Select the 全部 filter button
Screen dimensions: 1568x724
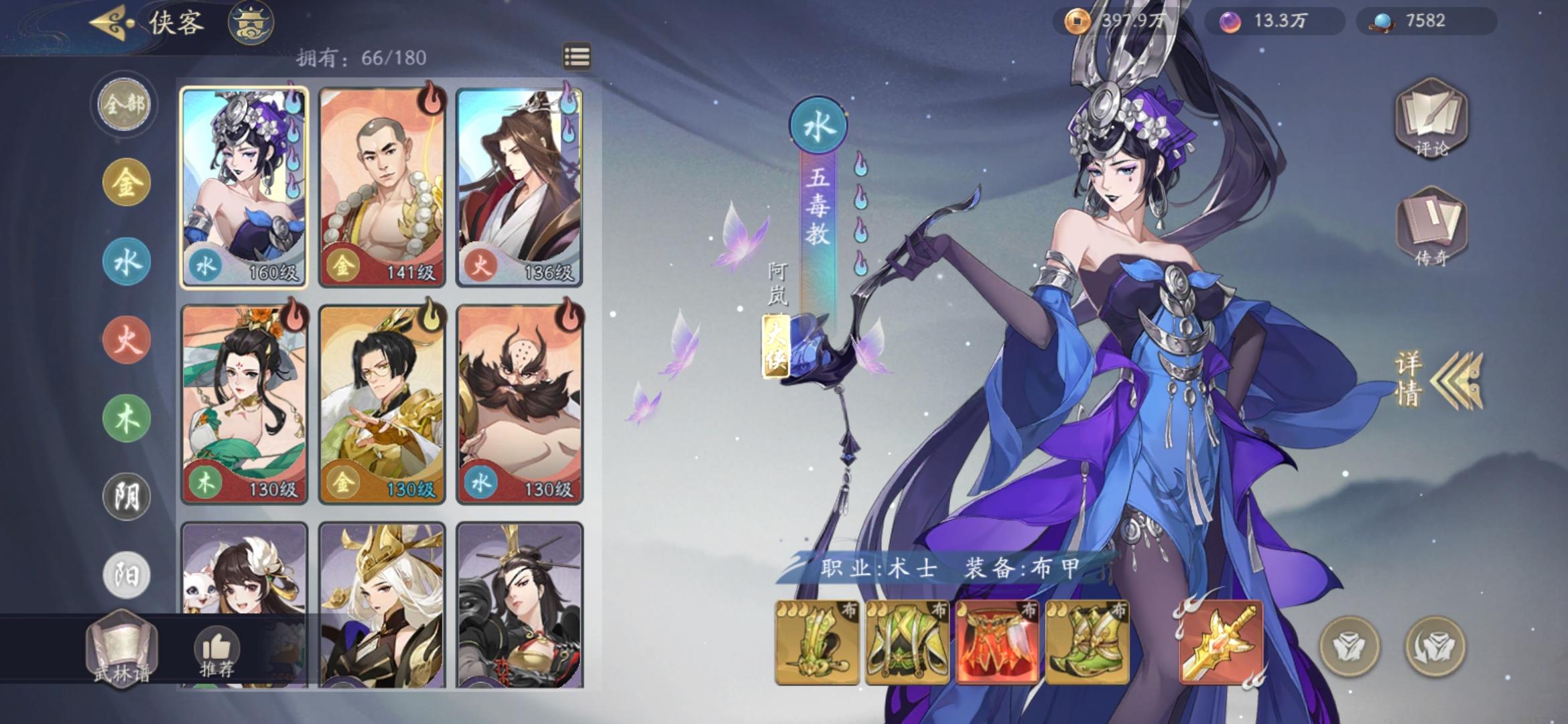(x=123, y=105)
